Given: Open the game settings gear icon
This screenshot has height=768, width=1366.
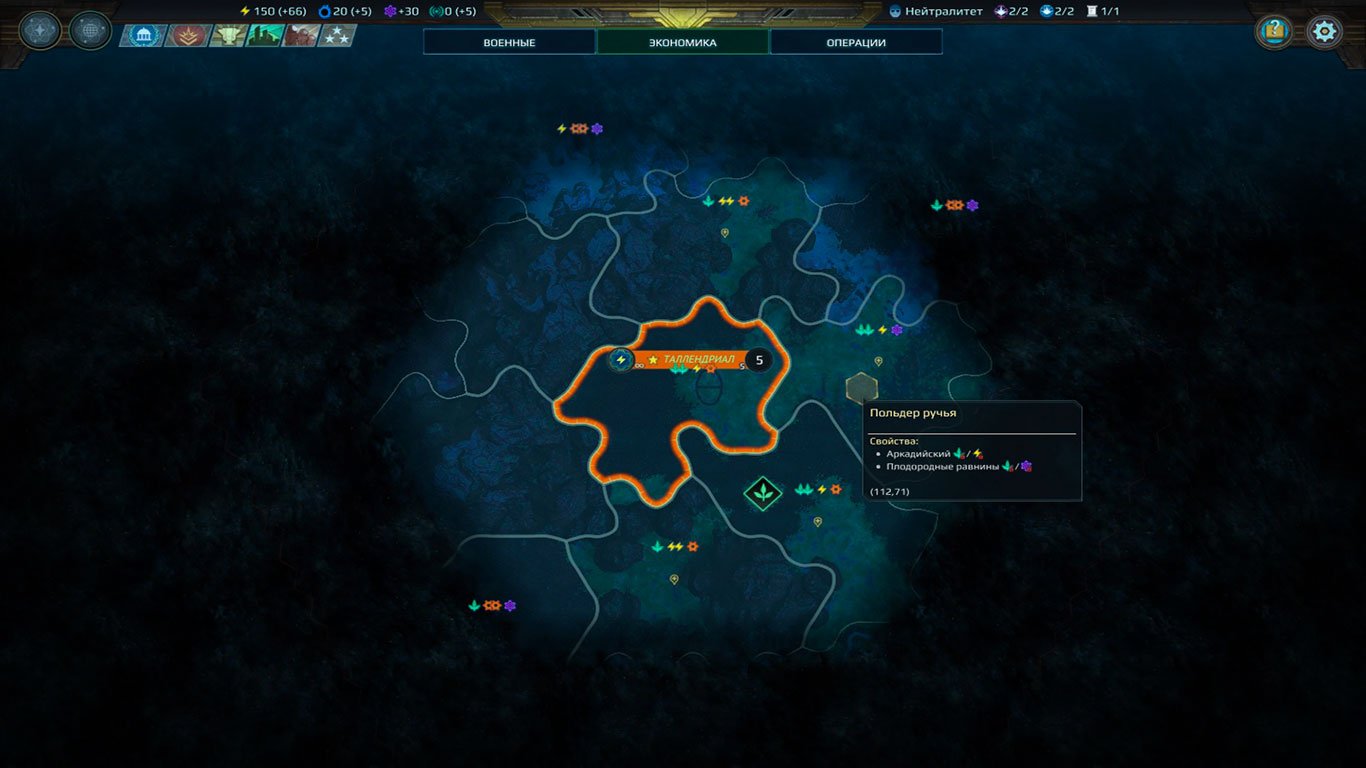Looking at the screenshot, I should click(x=1324, y=31).
